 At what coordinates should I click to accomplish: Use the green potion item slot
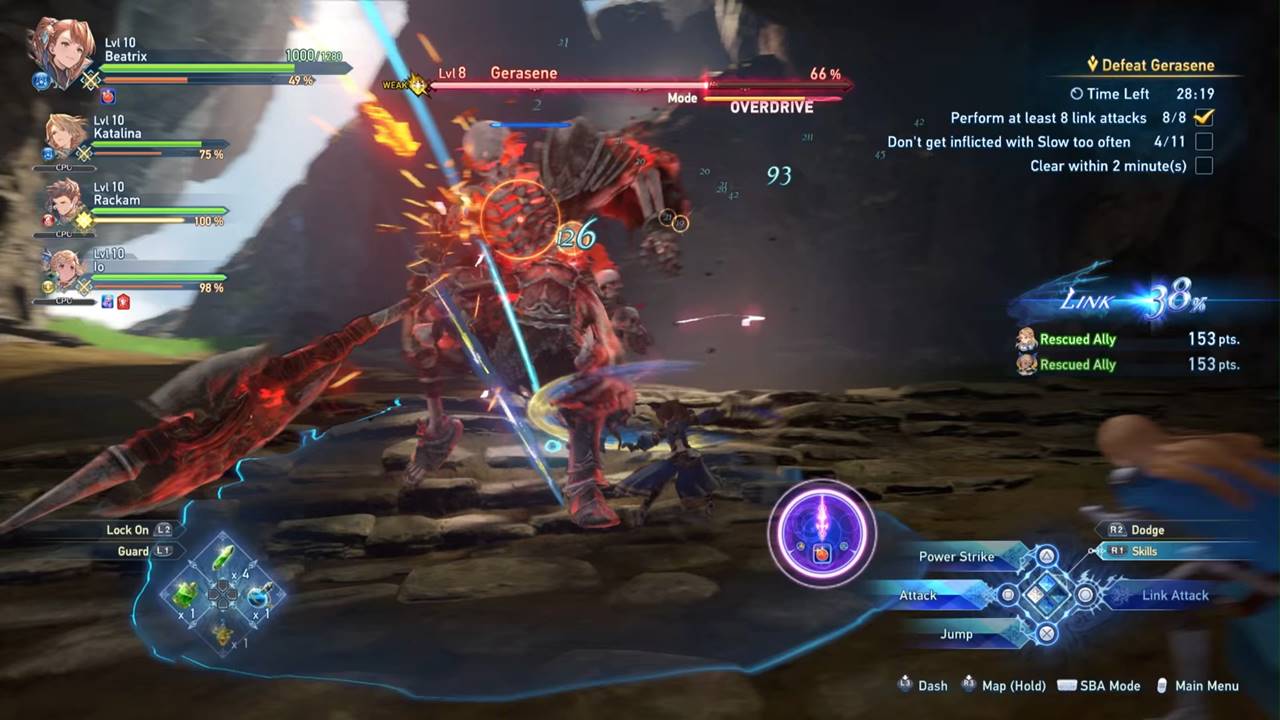click(x=186, y=596)
